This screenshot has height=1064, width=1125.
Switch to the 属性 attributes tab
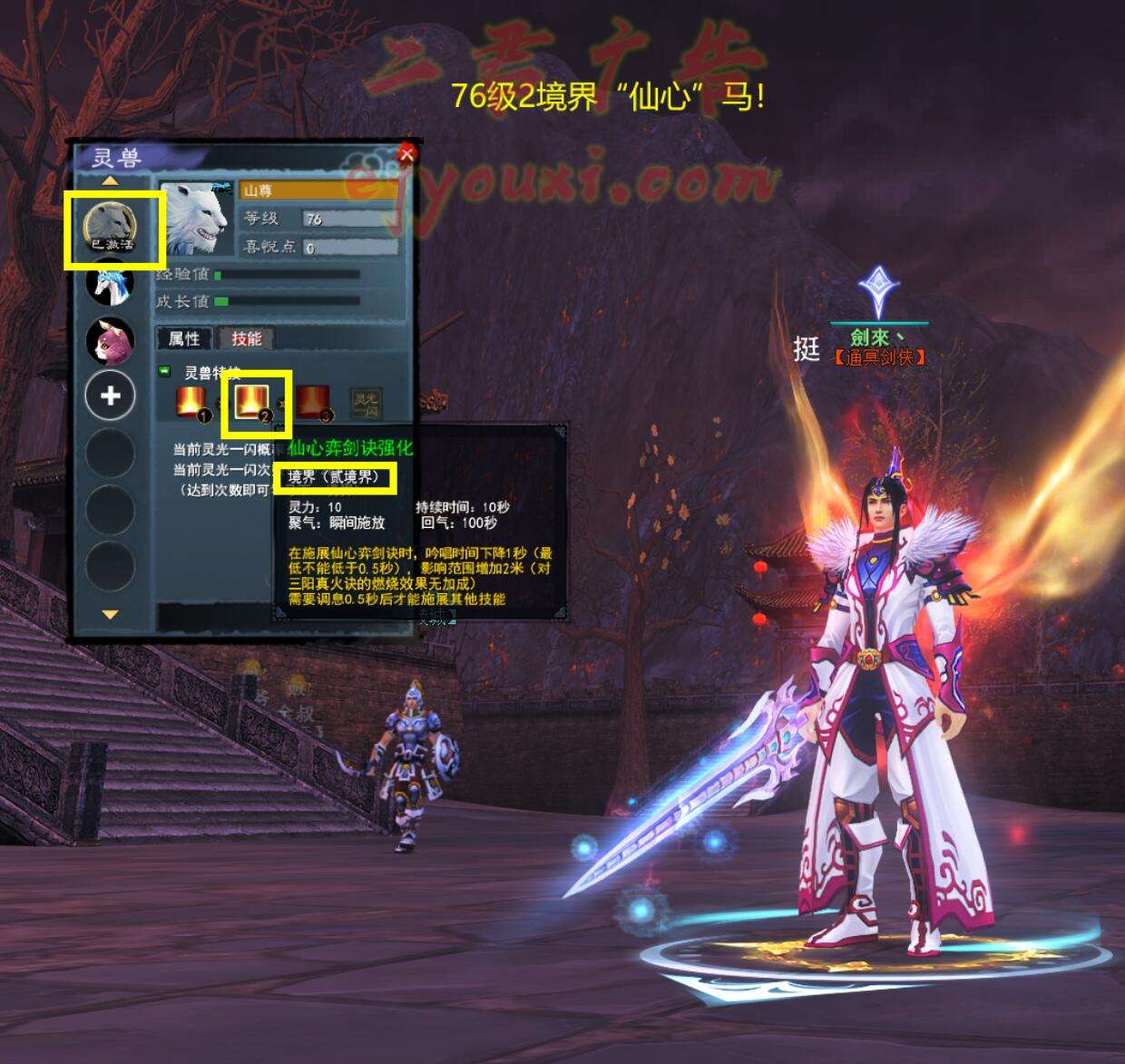click(184, 338)
